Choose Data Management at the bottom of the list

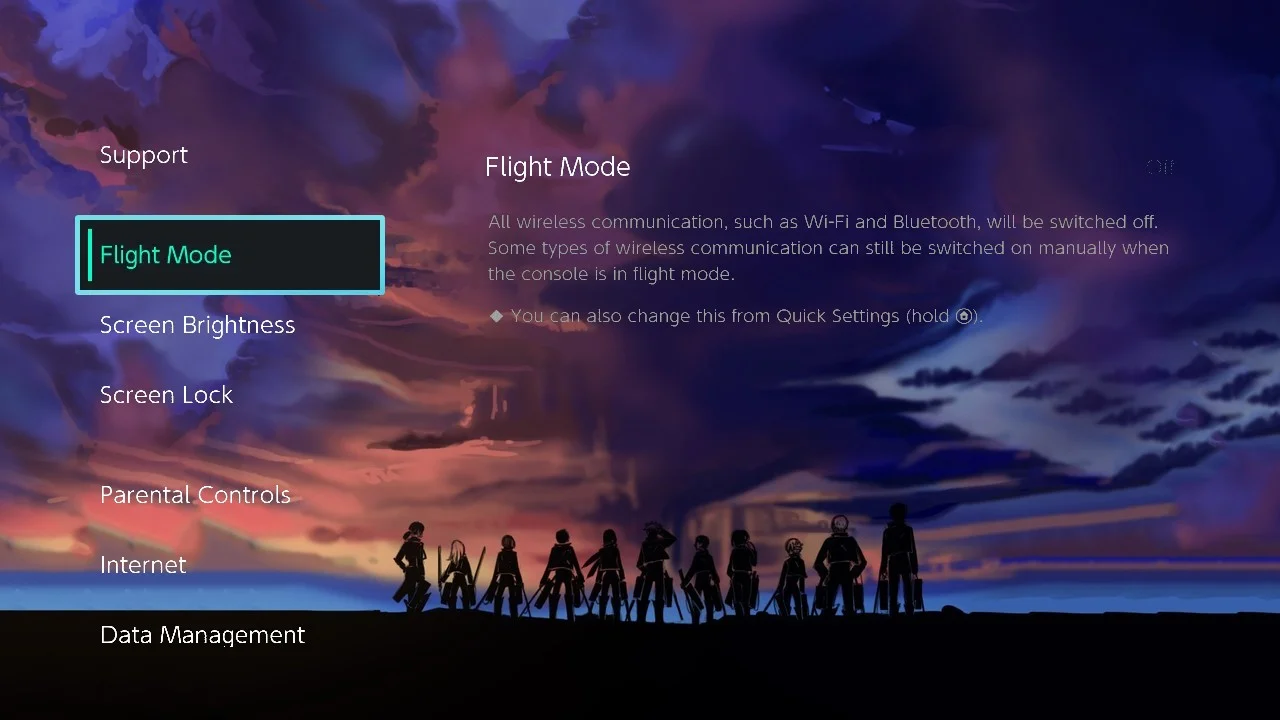tap(202, 635)
